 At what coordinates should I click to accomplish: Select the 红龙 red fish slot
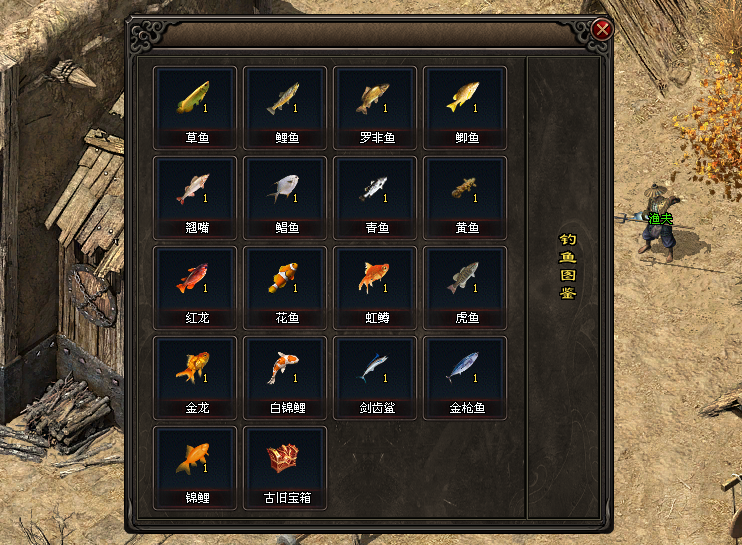pyautogui.click(x=195, y=280)
